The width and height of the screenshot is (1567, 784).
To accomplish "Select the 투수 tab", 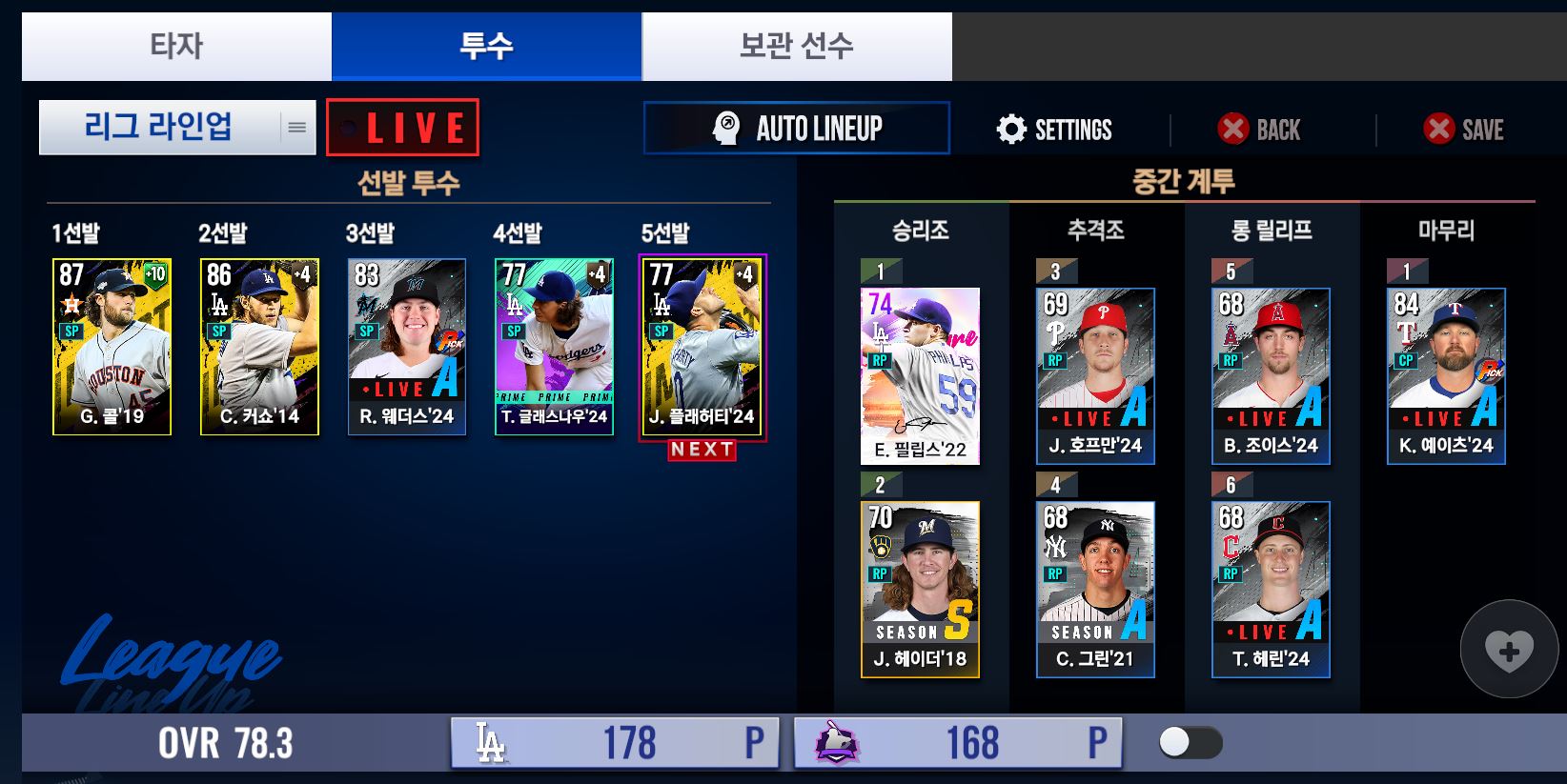I will coord(486,46).
